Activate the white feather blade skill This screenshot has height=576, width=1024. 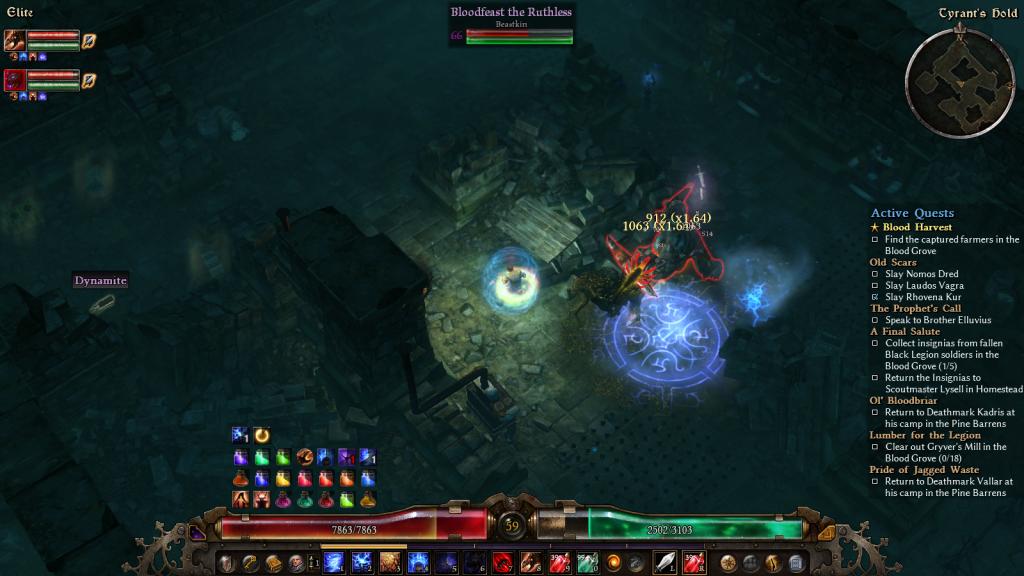tap(666, 562)
